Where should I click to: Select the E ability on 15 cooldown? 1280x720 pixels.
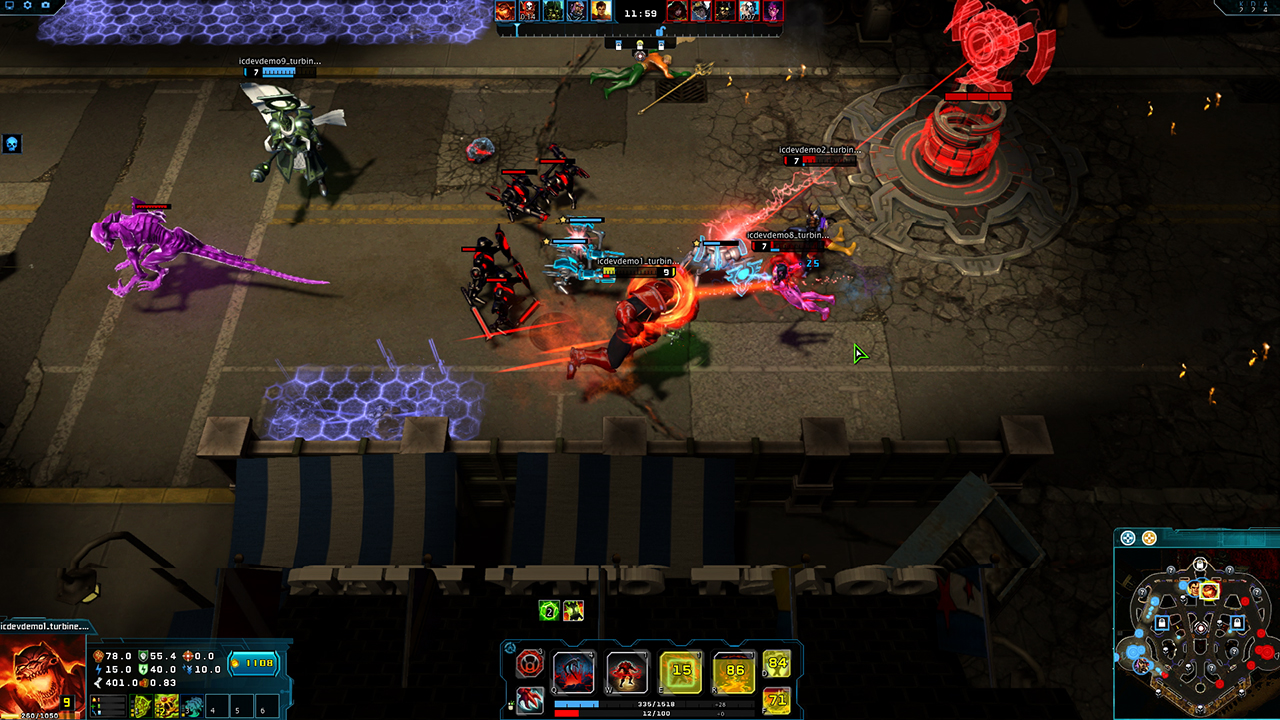click(x=681, y=673)
